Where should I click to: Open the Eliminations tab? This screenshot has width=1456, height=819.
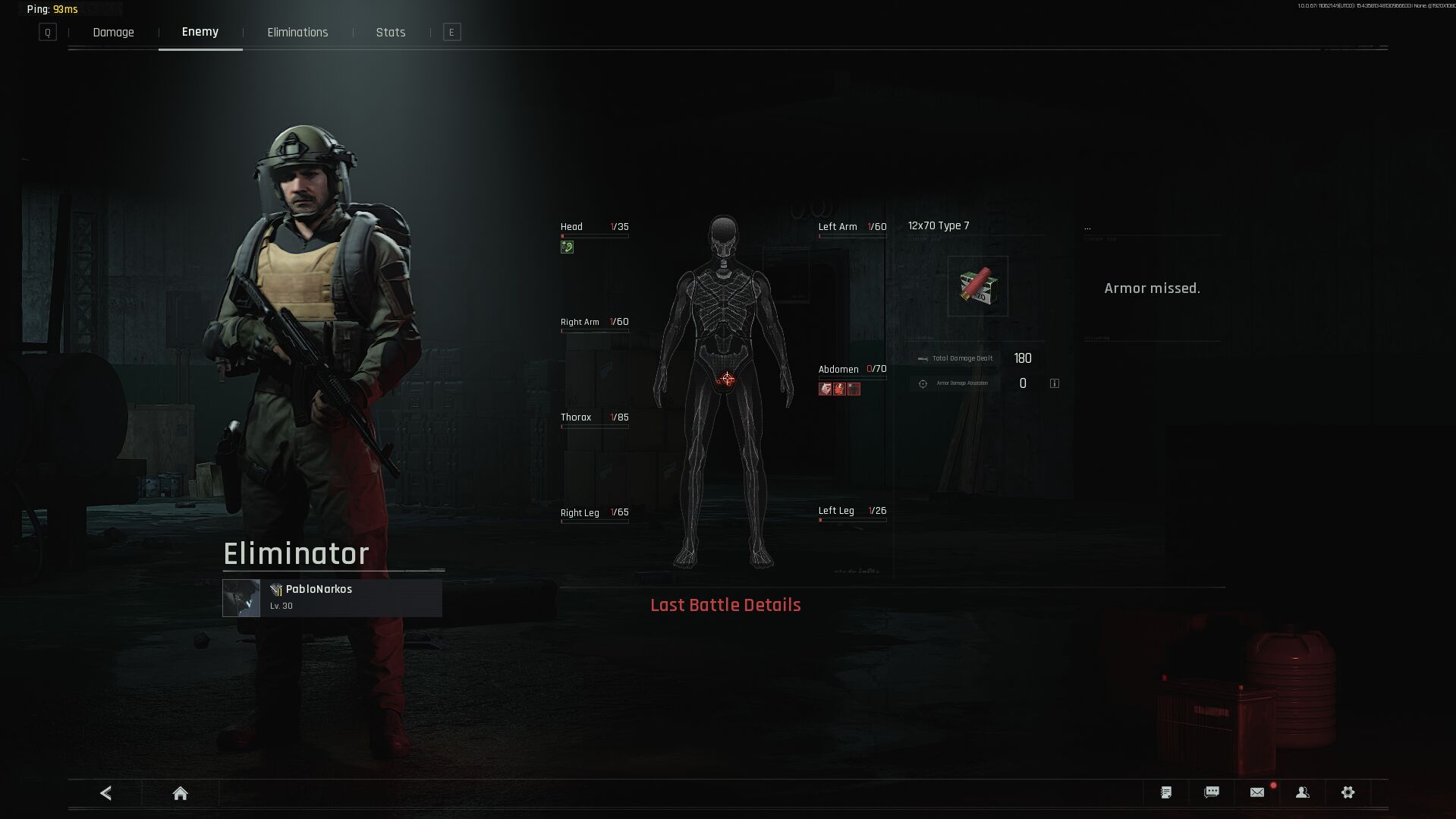coord(297,33)
